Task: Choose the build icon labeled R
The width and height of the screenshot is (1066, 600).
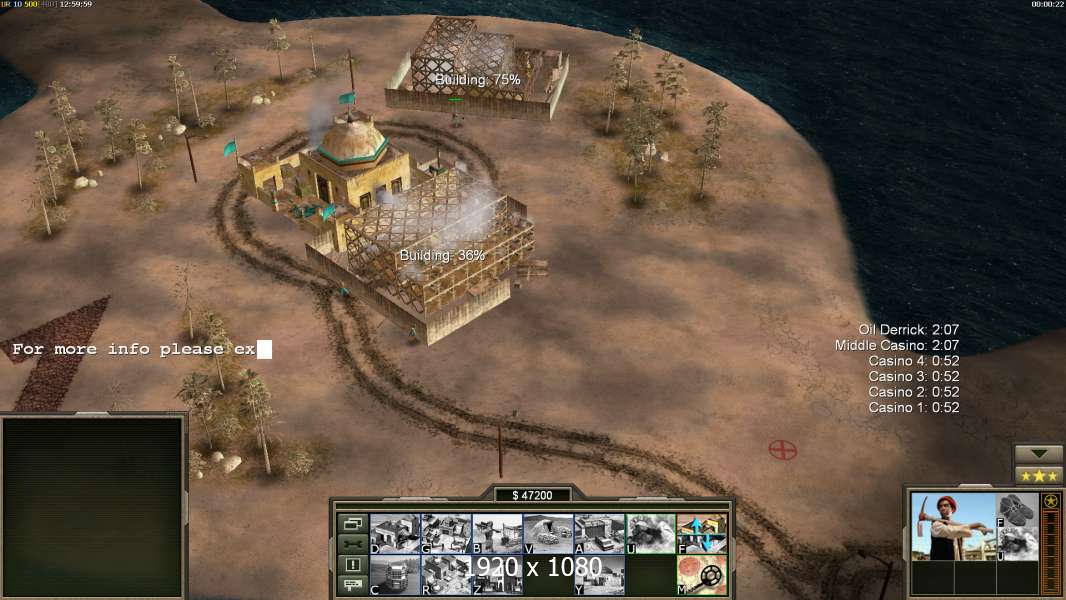Action: 446,575
